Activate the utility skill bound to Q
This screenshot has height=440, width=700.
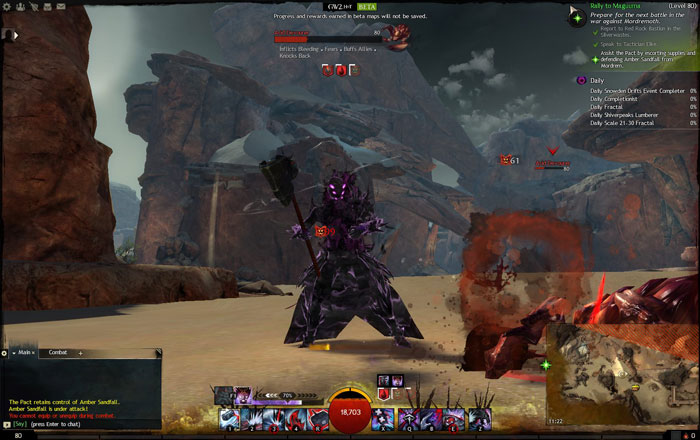tap(407, 419)
